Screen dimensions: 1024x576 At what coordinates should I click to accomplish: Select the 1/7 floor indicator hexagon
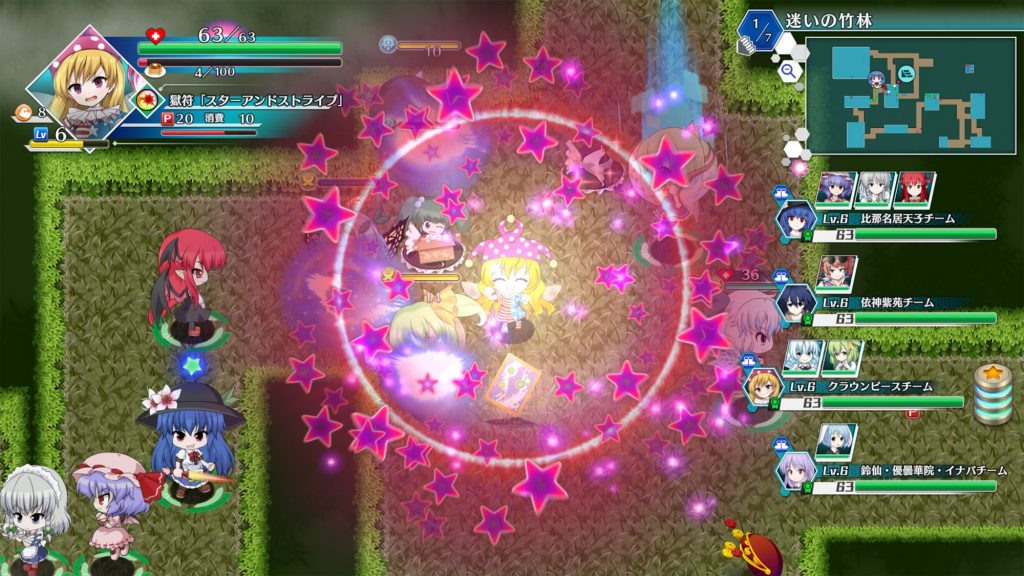762,30
